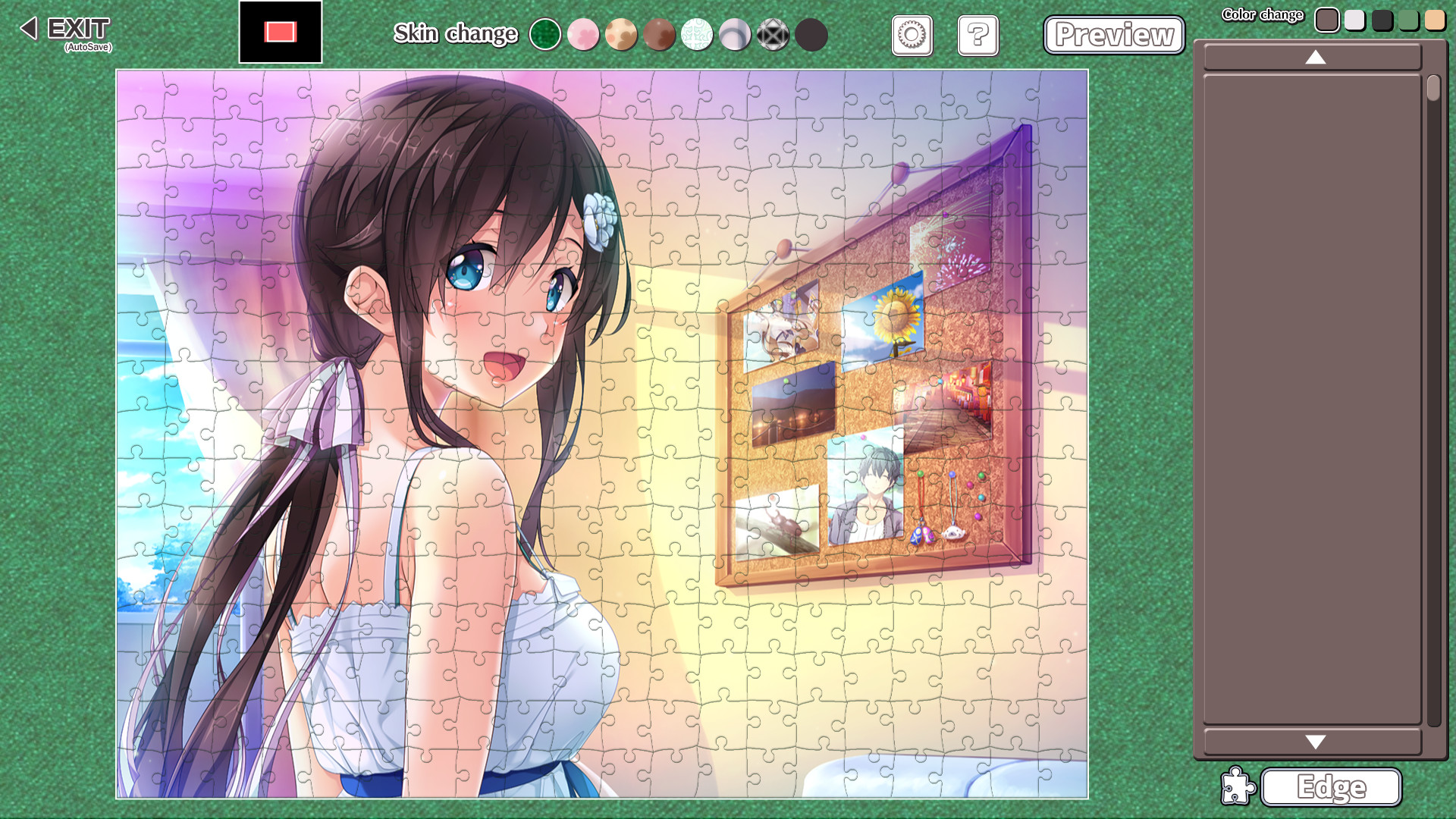Apply the black-and-white geometric skin
The image size is (1456, 819).
773,35
